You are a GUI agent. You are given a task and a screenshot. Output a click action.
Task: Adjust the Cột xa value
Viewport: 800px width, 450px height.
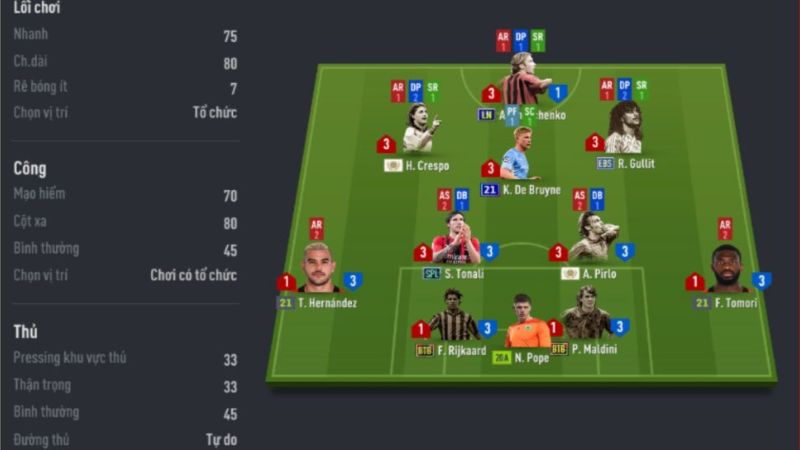230,222
